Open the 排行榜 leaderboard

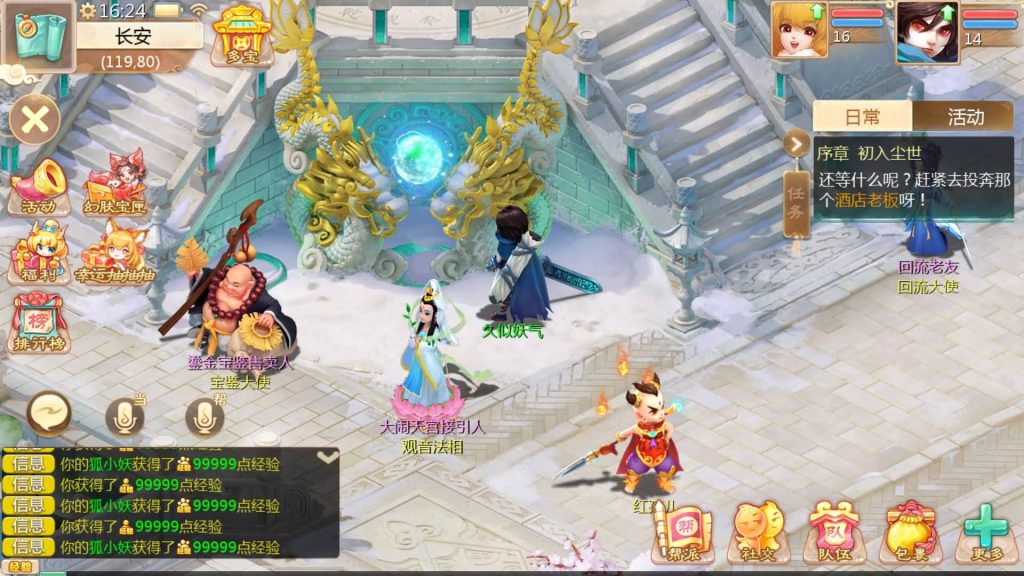coord(39,323)
